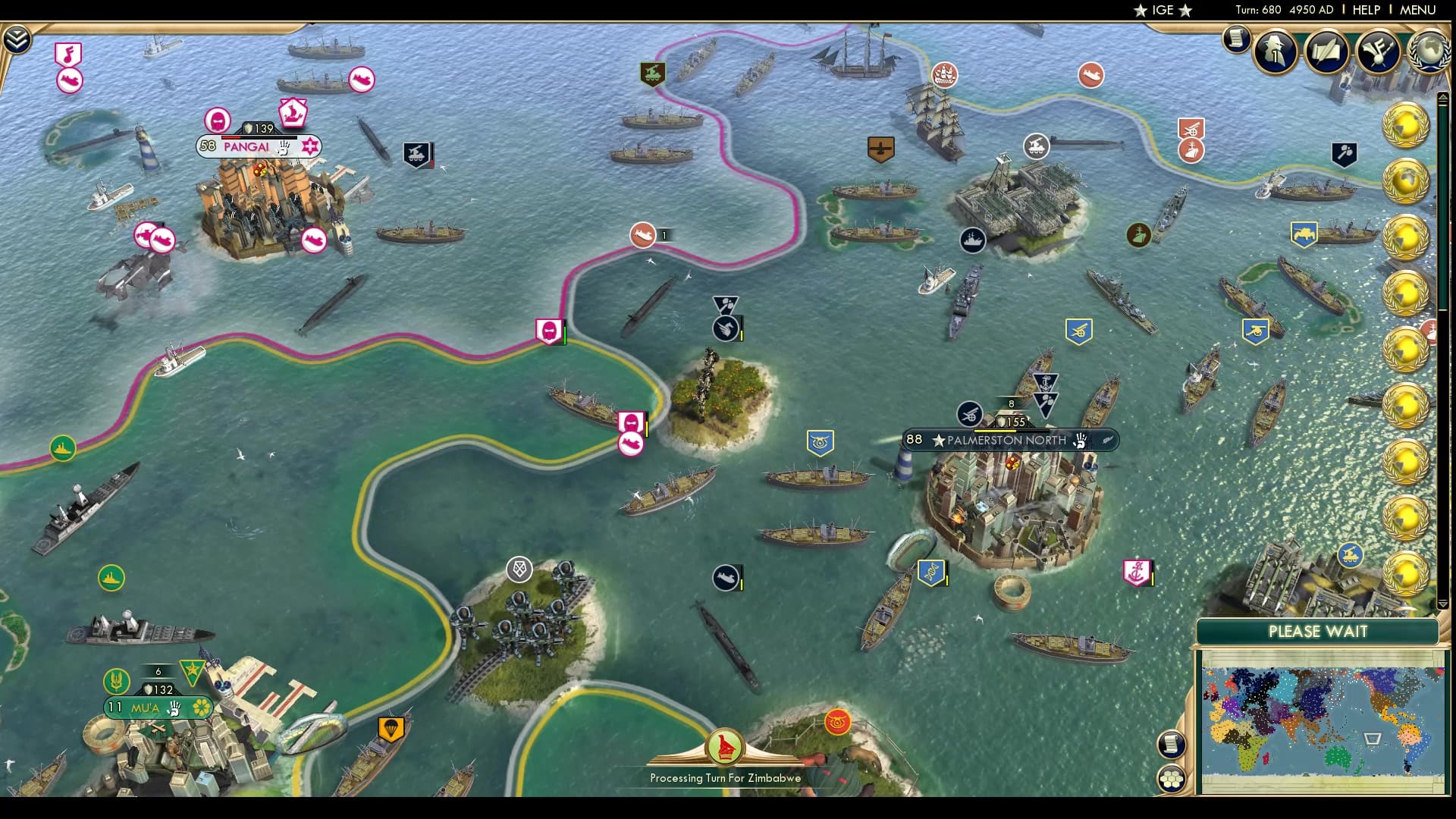Click the PALMERSTON NORTH city banner
Viewport: 1456px width, 819px height.
click(x=1009, y=440)
